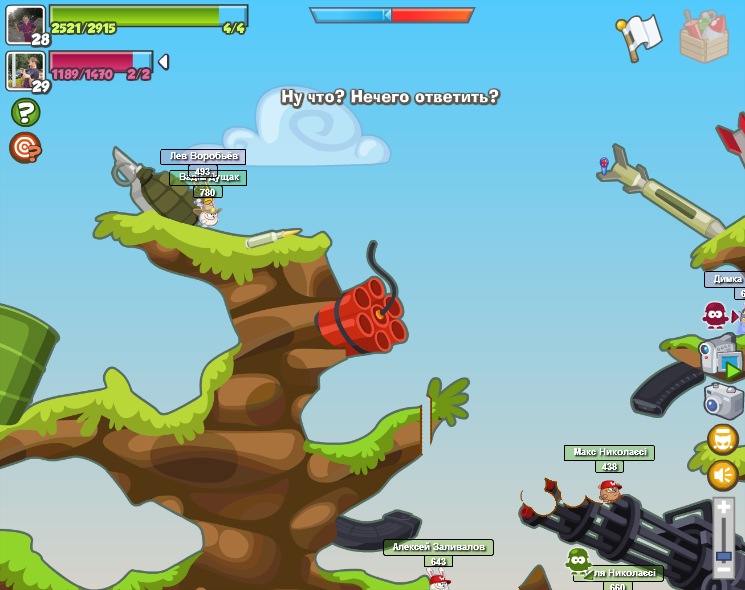Open the weapons crate inventory

pyautogui.click(x=704, y=37)
